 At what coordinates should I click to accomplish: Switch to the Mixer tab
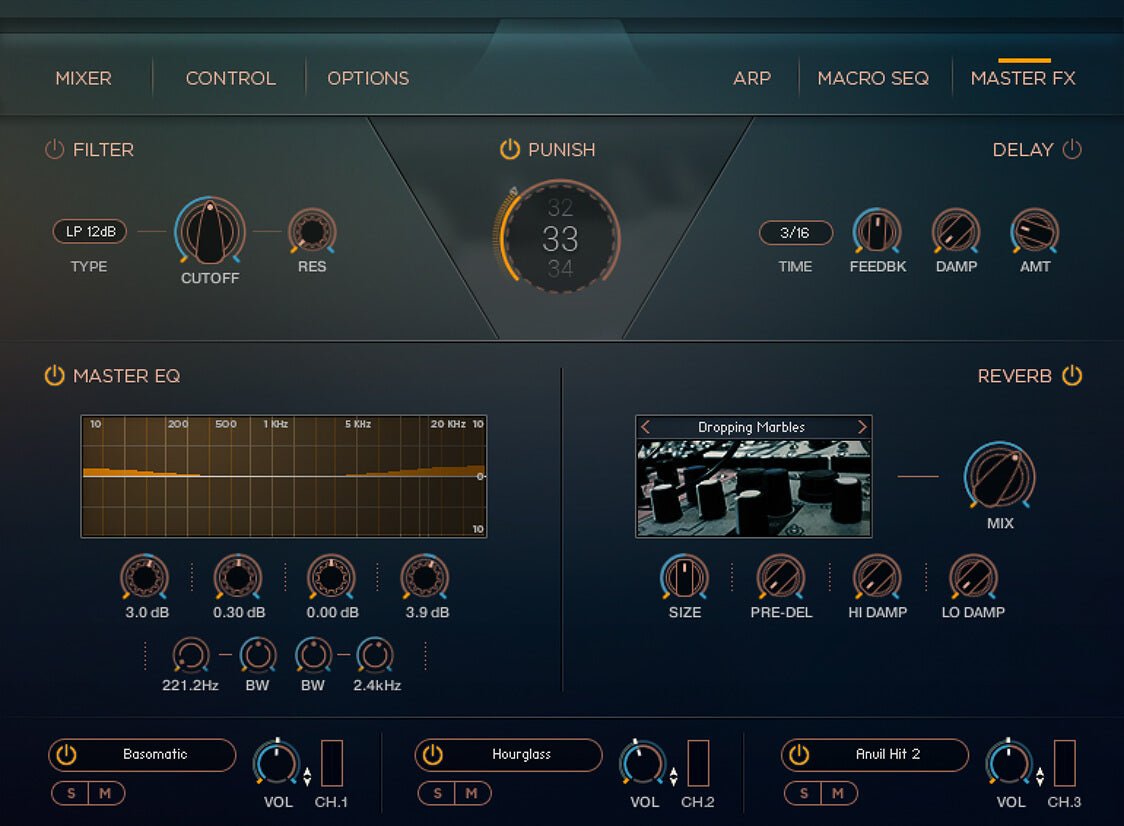pyautogui.click(x=83, y=78)
